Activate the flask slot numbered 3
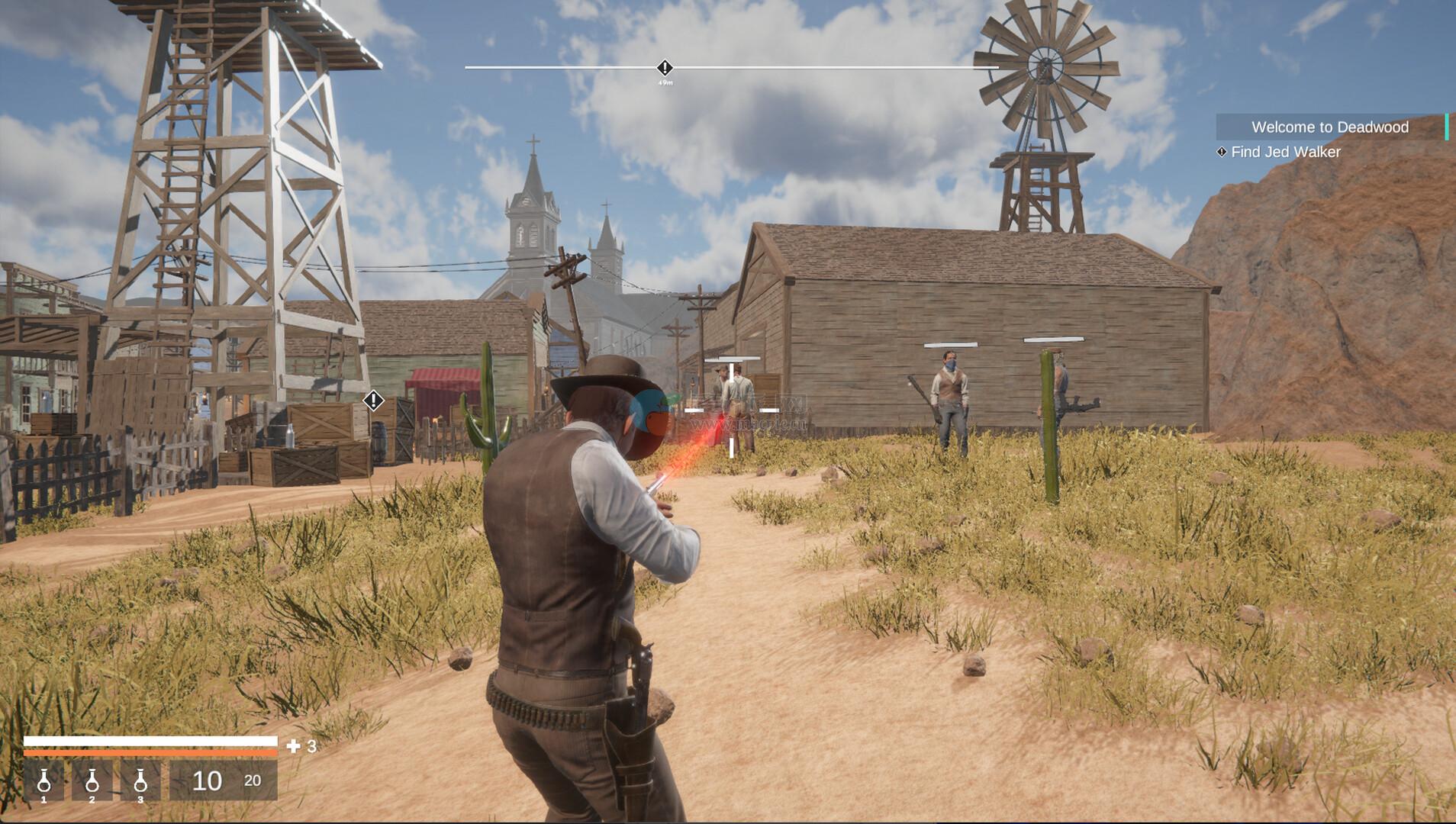 coord(140,781)
